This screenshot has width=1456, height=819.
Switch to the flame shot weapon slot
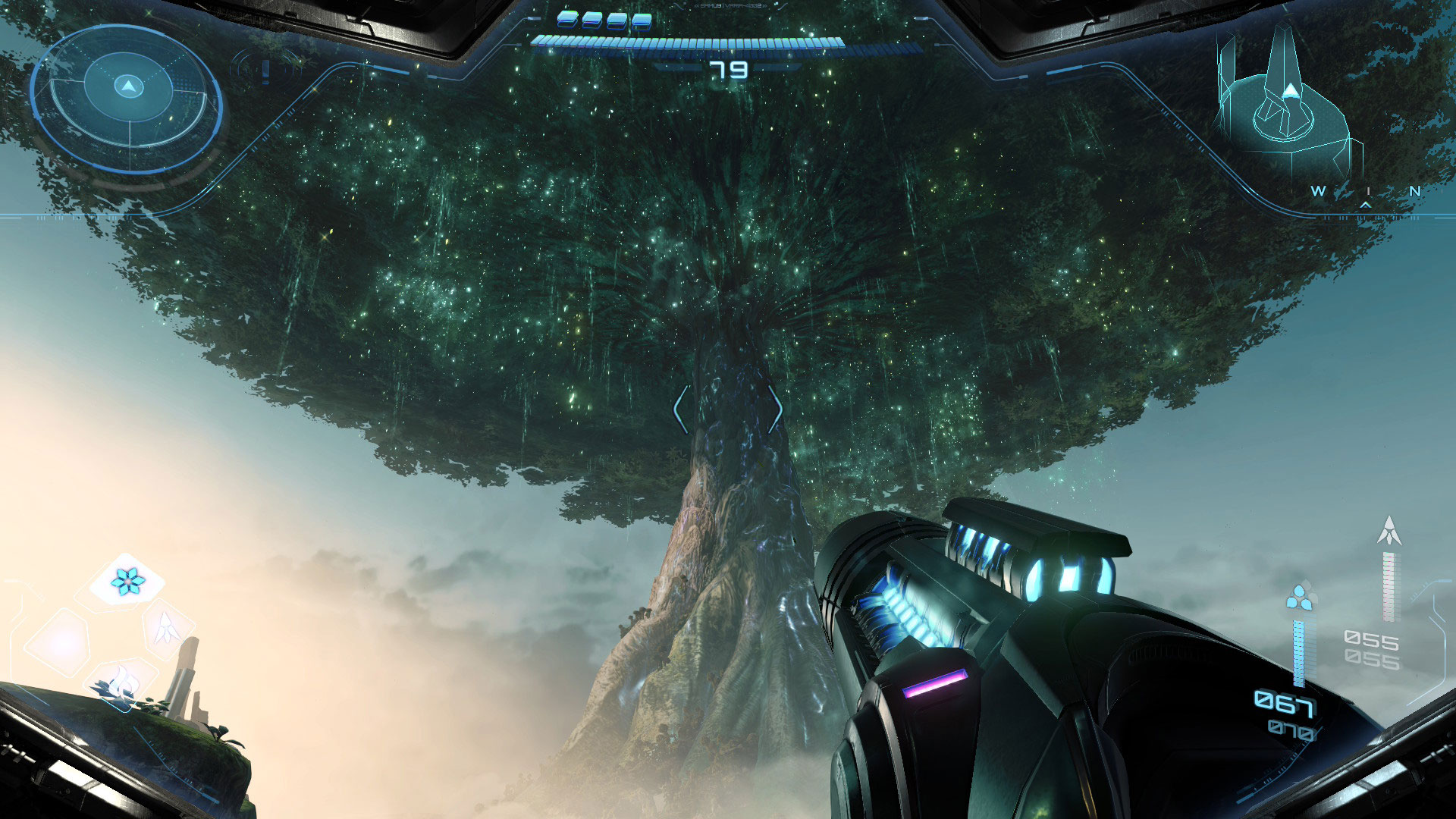tap(121, 681)
